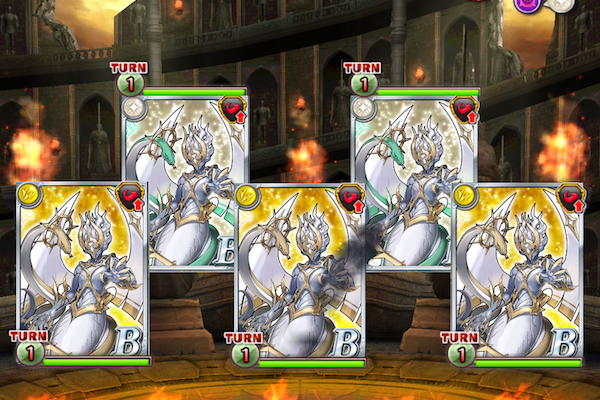Viewport: 600px width, 400px height.
Task: Click the white orb icon beside purple orb
Action: pyautogui.click(x=562, y=5)
